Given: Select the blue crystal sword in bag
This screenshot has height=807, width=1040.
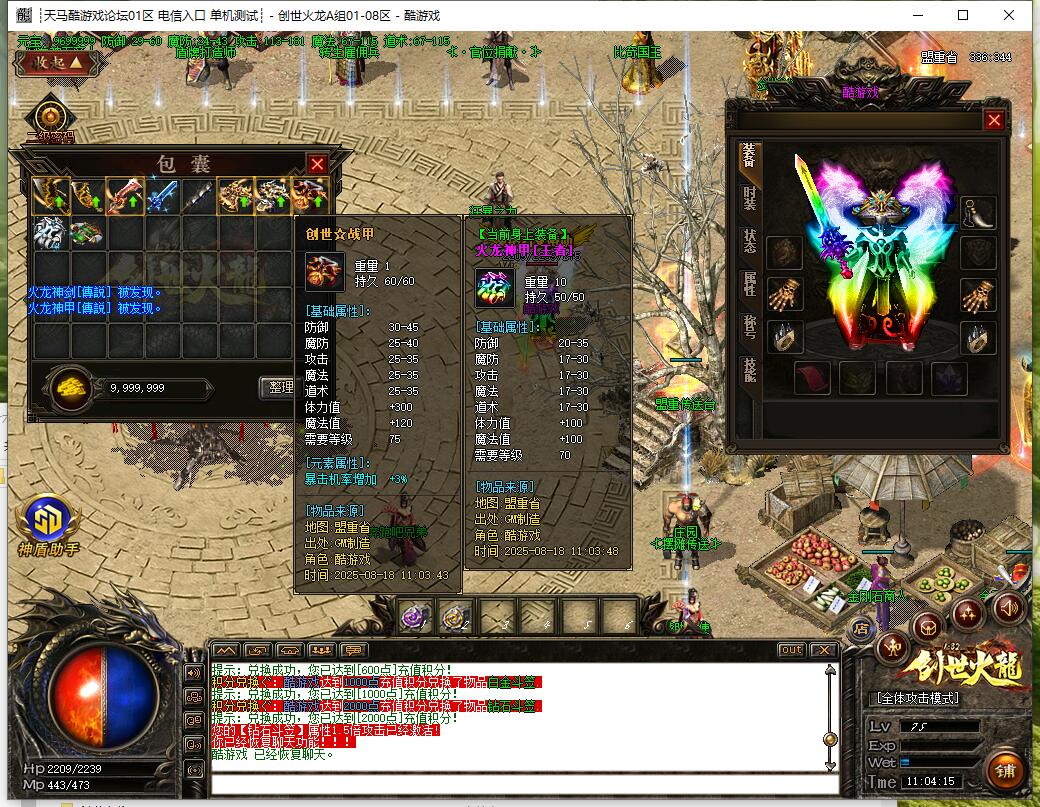Looking at the screenshot, I should click(x=162, y=194).
